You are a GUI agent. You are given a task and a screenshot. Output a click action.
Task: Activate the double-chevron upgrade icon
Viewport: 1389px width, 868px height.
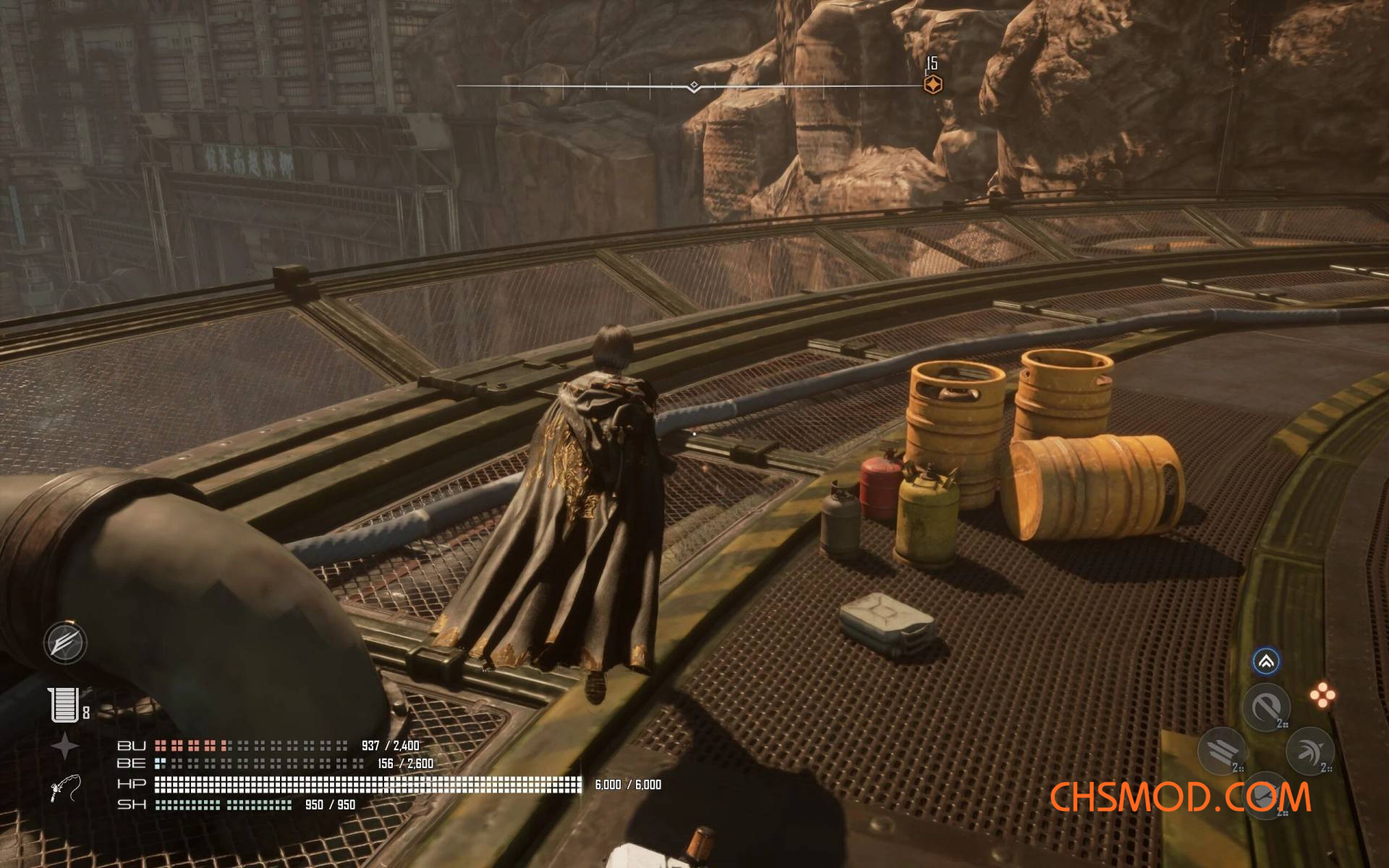pos(1265,661)
